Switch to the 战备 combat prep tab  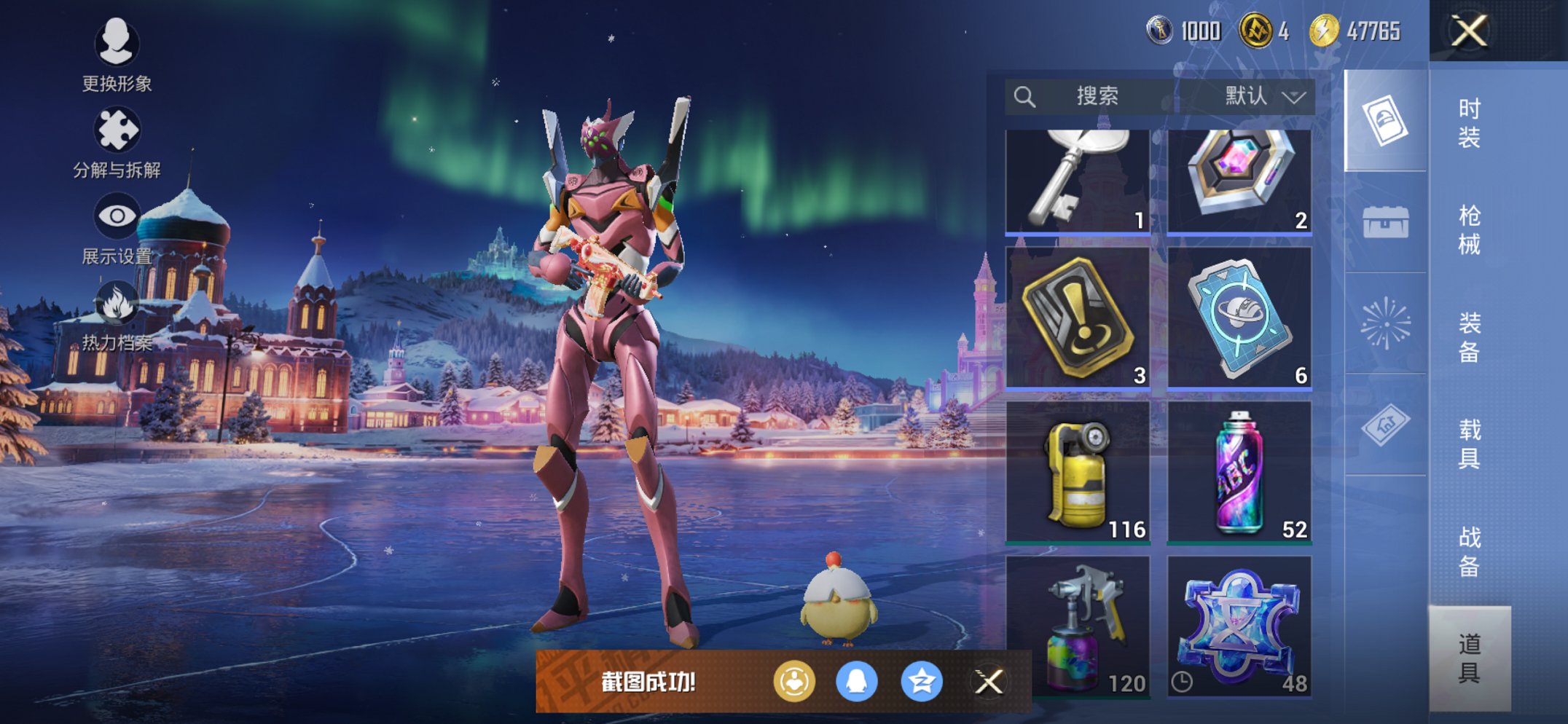pos(1469,551)
